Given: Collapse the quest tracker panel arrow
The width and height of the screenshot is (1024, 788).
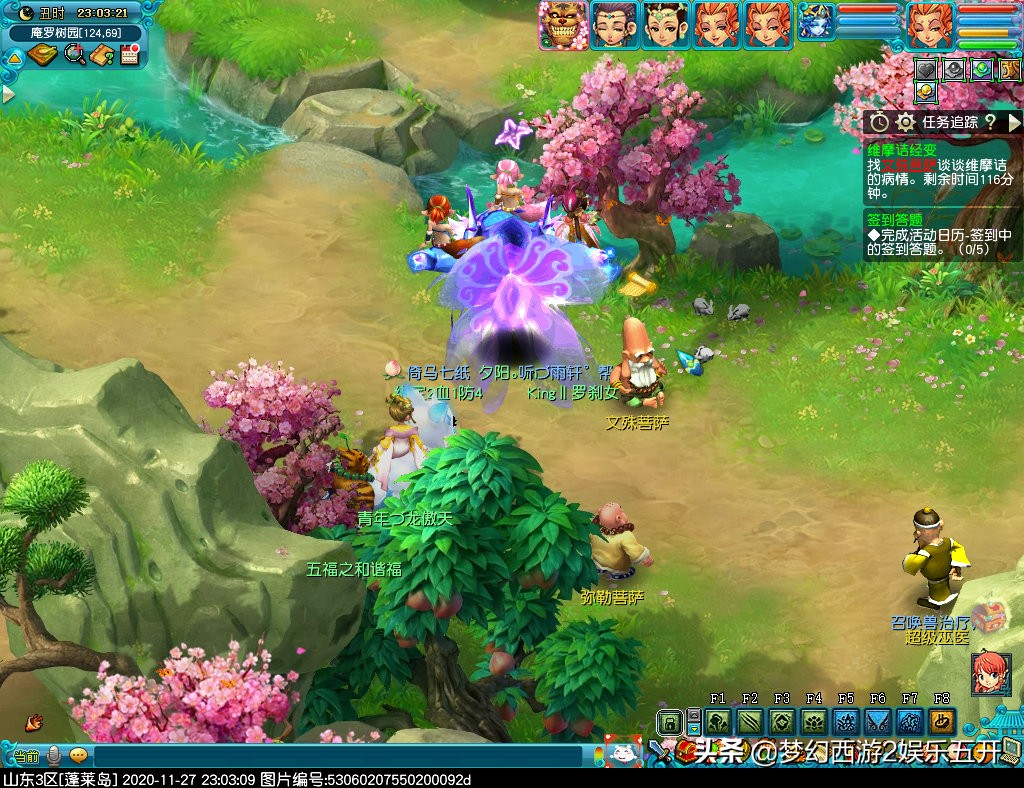Looking at the screenshot, I should point(1013,122).
